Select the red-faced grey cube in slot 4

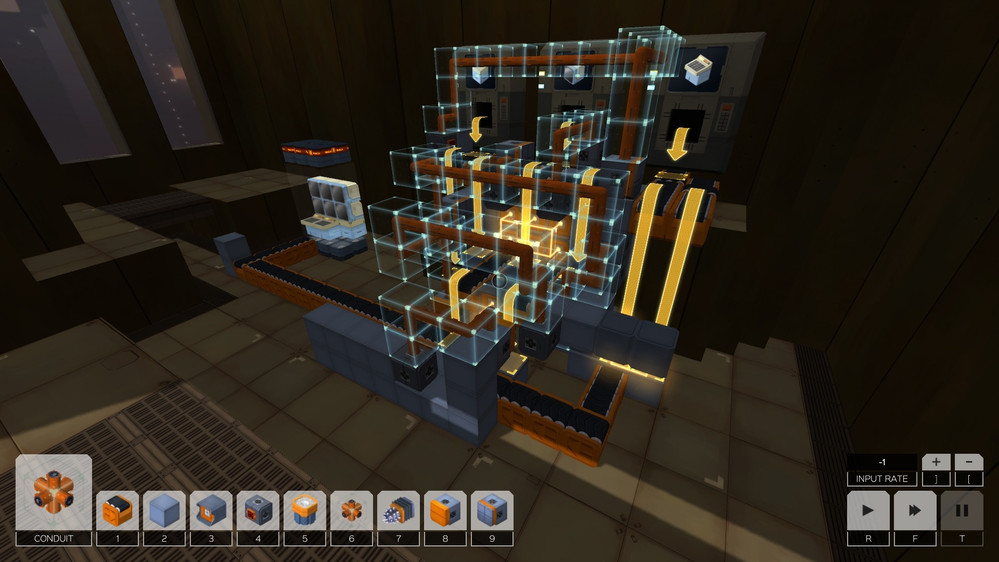[258, 510]
